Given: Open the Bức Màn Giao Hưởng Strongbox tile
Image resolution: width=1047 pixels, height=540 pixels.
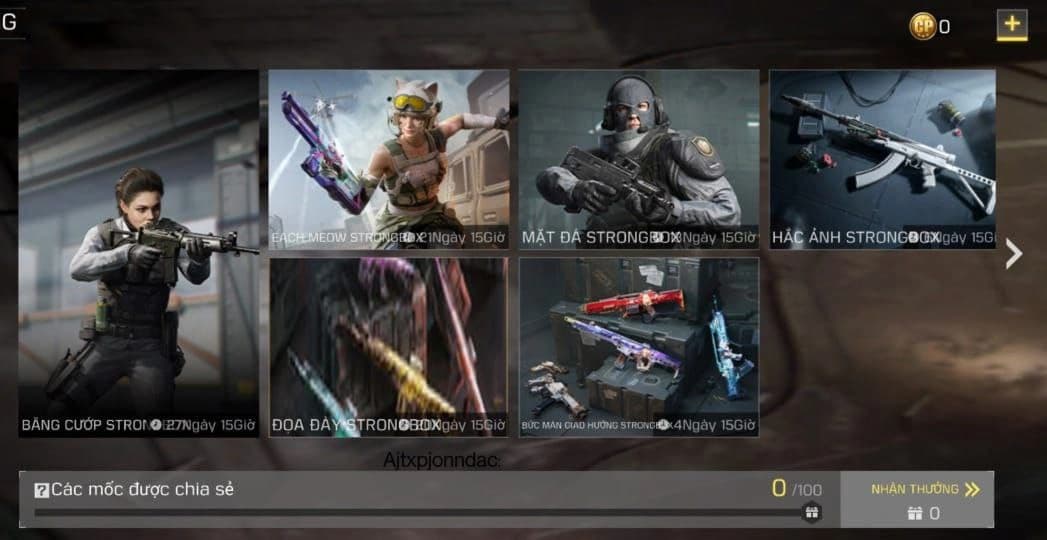Looking at the screenshot, I should tap(639, 347).
